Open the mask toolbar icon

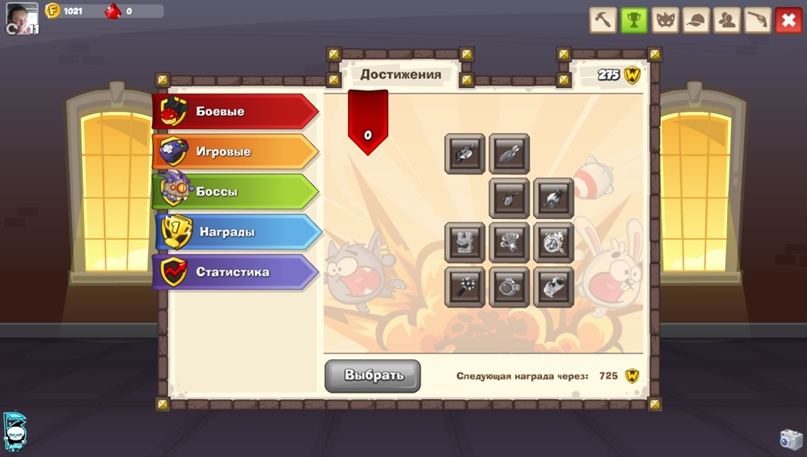[x=665, y=19]
